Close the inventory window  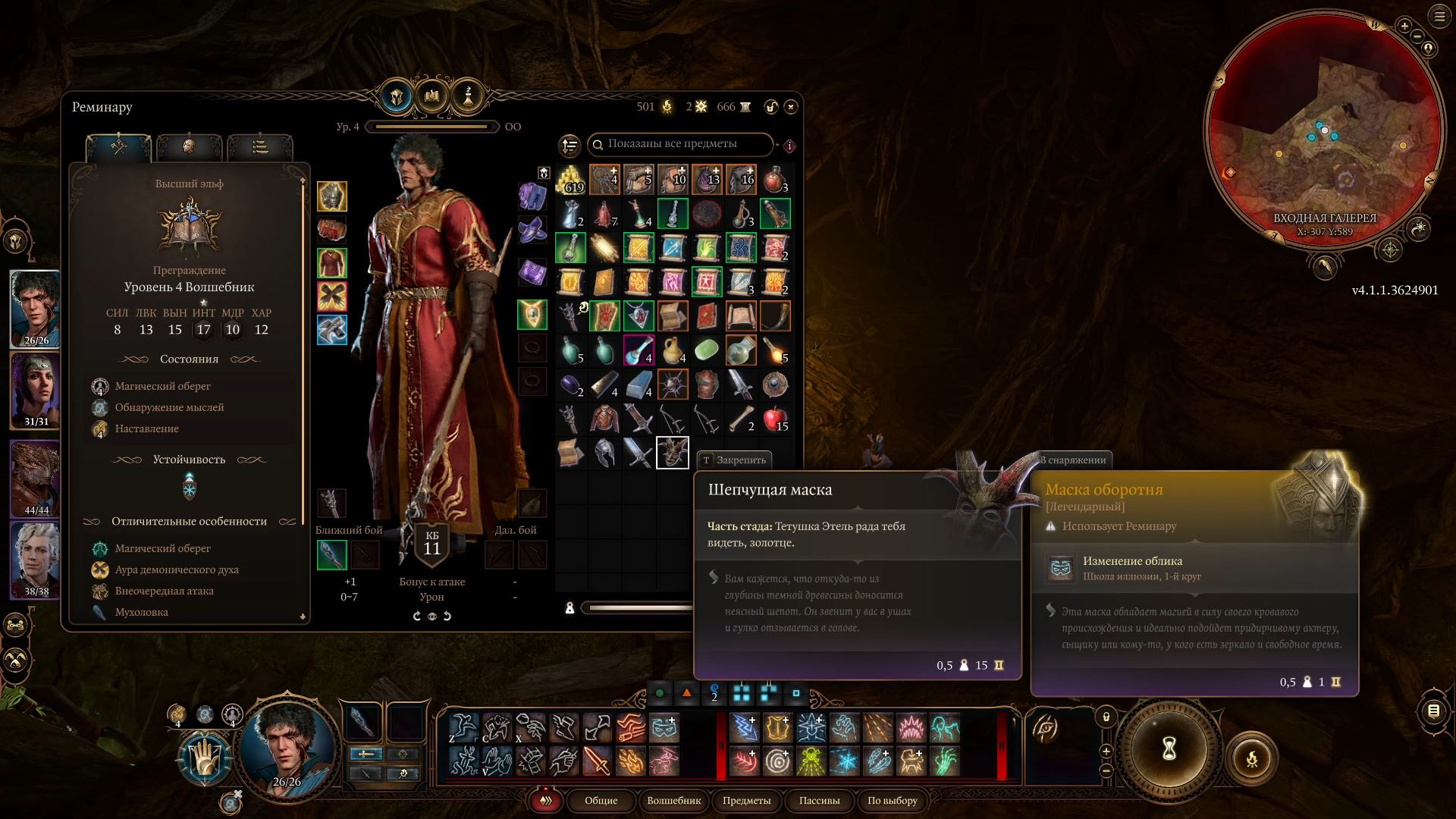pos(791,107)
